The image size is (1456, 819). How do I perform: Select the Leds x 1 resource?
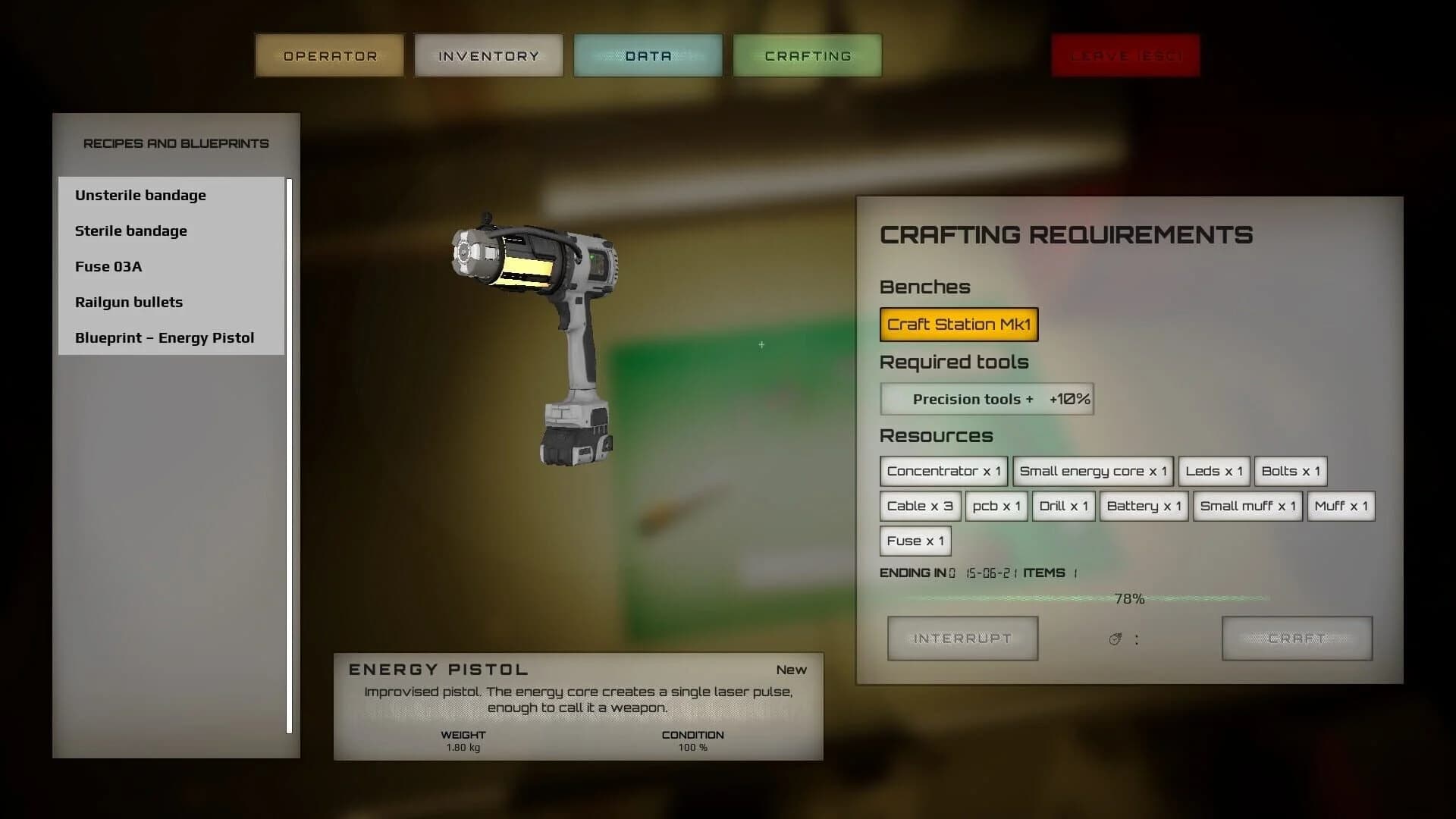1213,471
